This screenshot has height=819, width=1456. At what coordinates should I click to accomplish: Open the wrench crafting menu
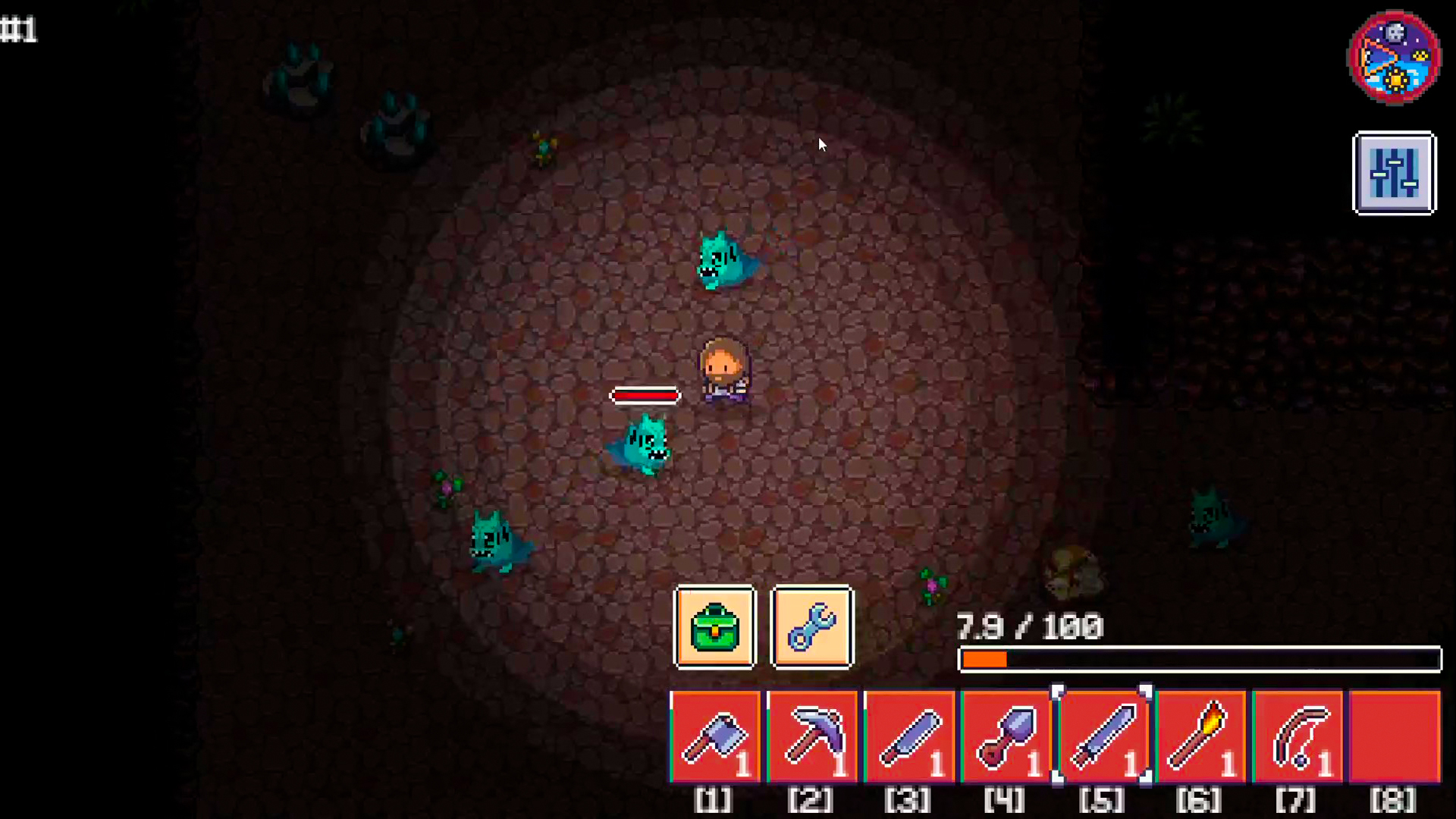tap(811, 628)
